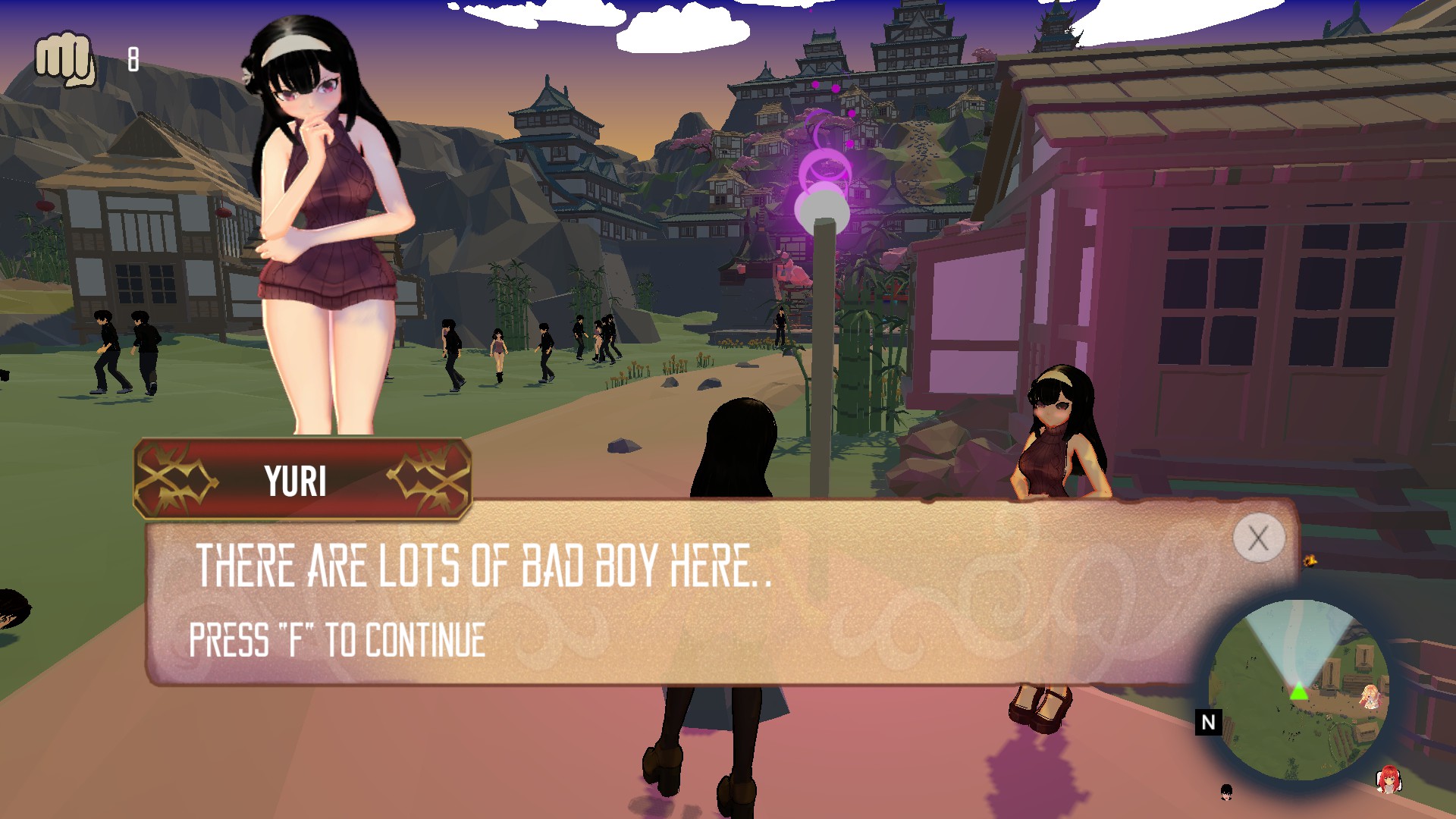Click the circular minimap
Image resolution: width=1456 pixels, height=819 pixels.
coord(1298,689)
